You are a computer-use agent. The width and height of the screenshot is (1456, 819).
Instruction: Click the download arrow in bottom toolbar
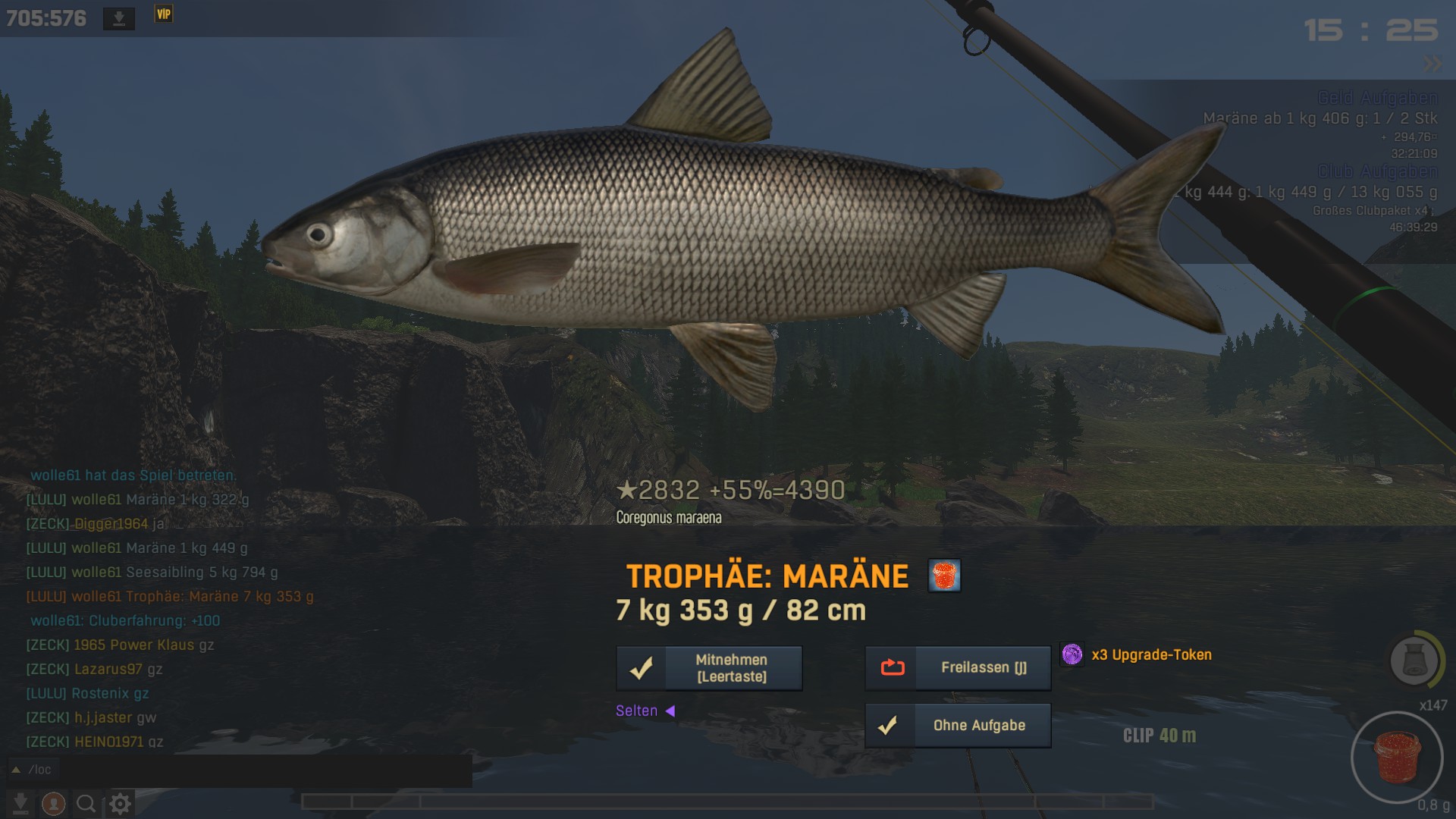(20, 804)
